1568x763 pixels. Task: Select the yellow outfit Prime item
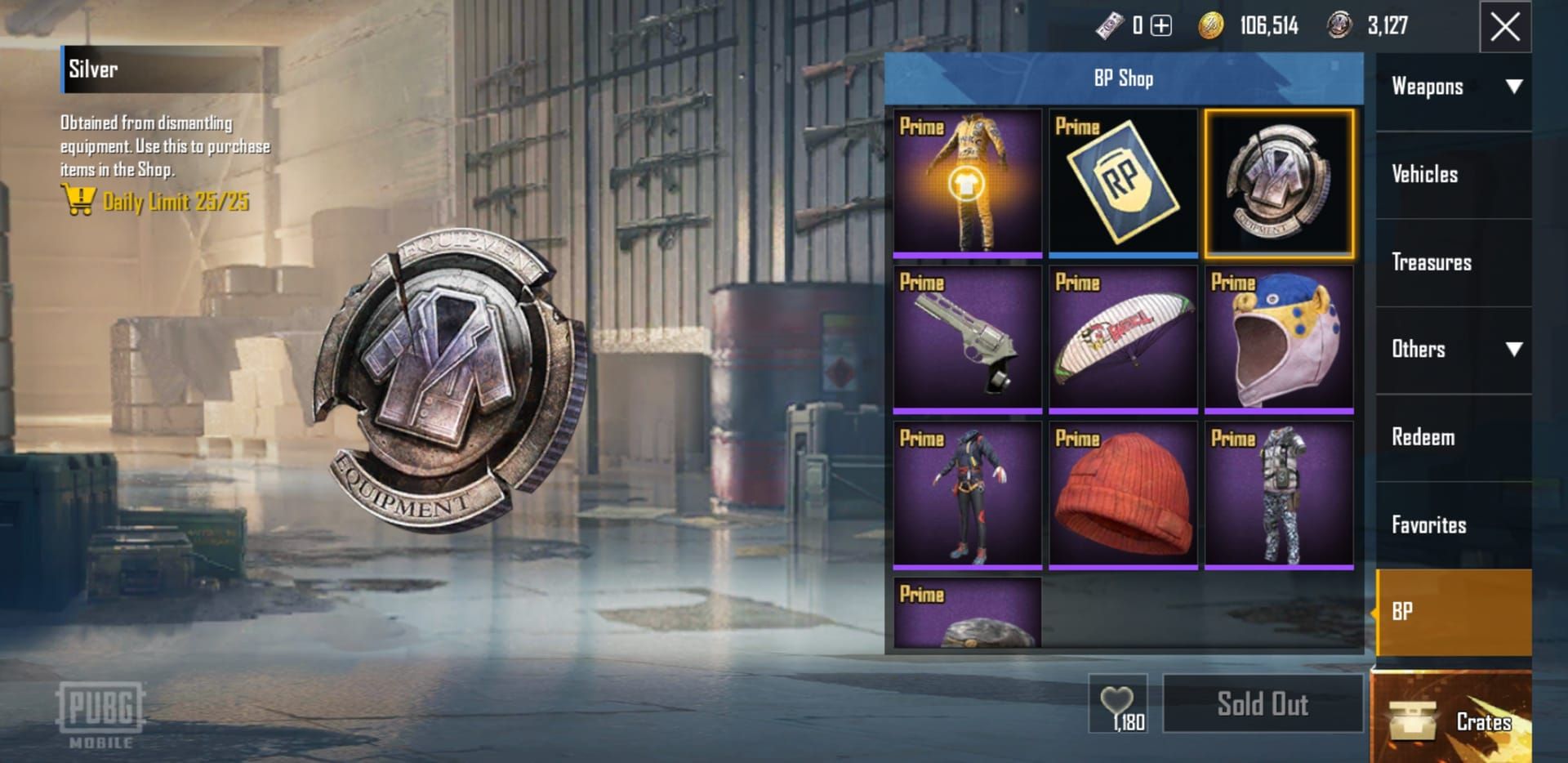(x=967, y=183)
